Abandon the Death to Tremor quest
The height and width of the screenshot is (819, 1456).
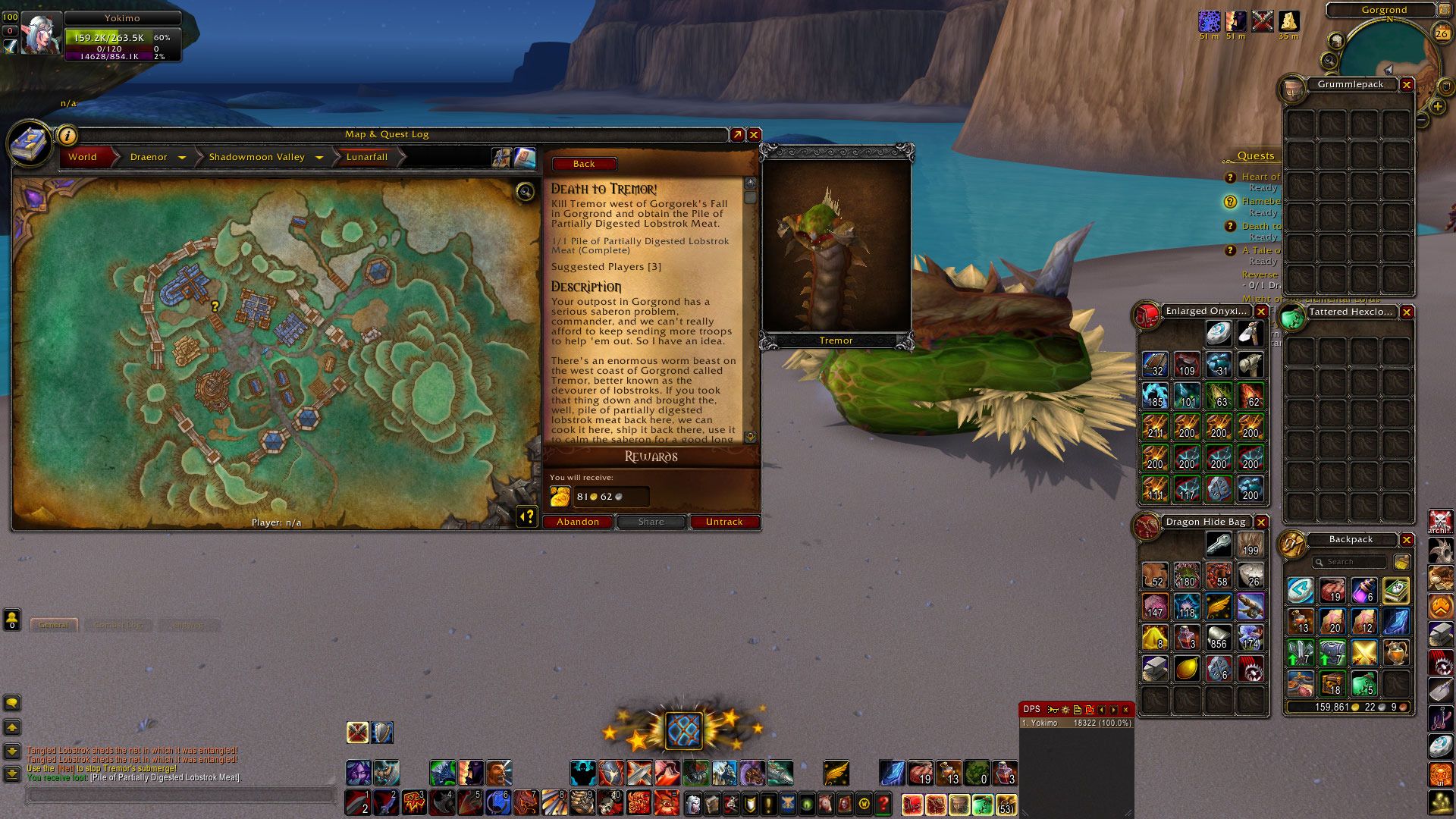point(578,522)
